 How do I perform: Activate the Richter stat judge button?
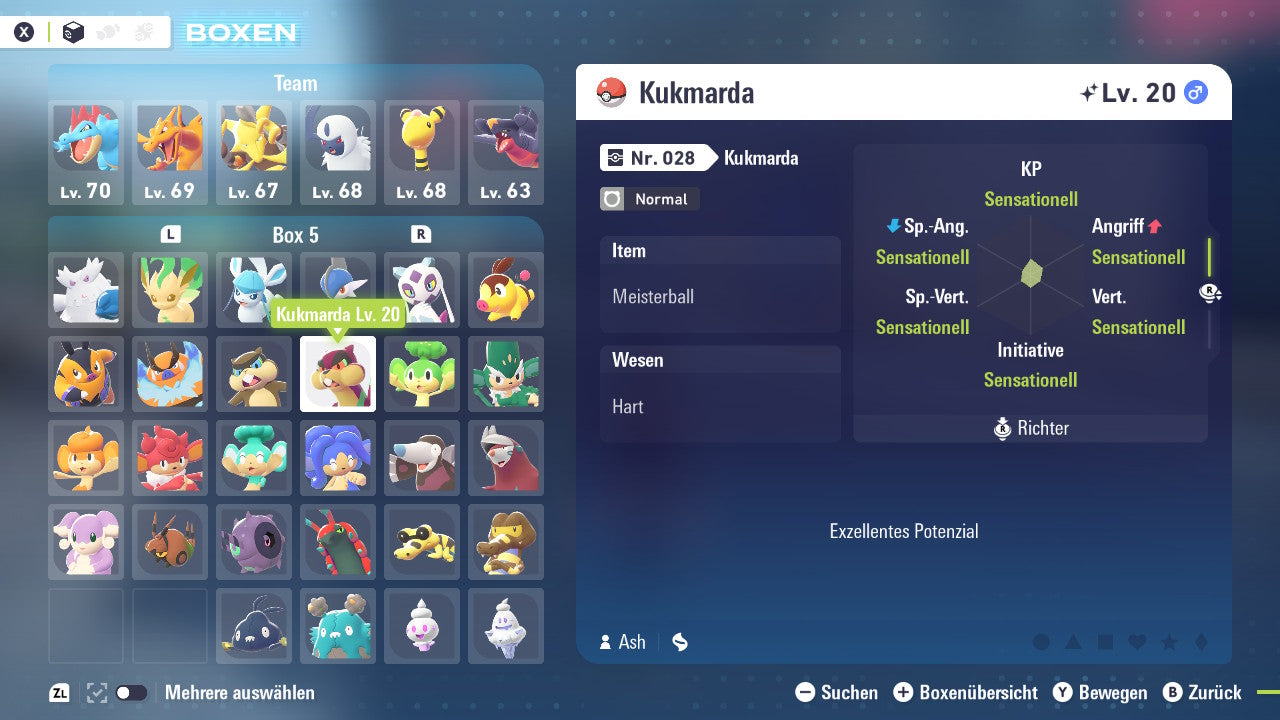point(1030,428)
